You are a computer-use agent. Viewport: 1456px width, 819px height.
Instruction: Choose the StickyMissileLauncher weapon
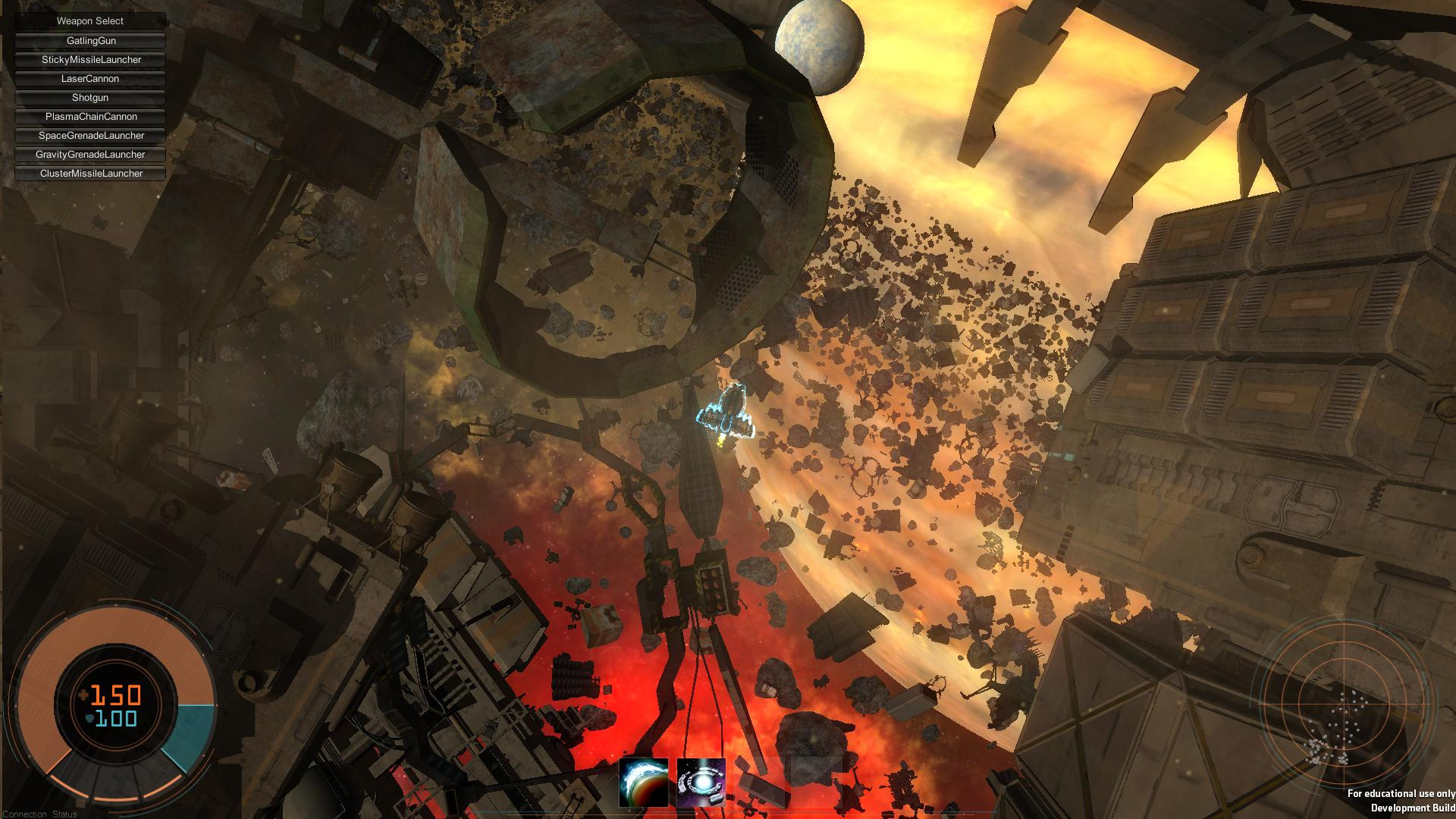[x=90, y=60]
